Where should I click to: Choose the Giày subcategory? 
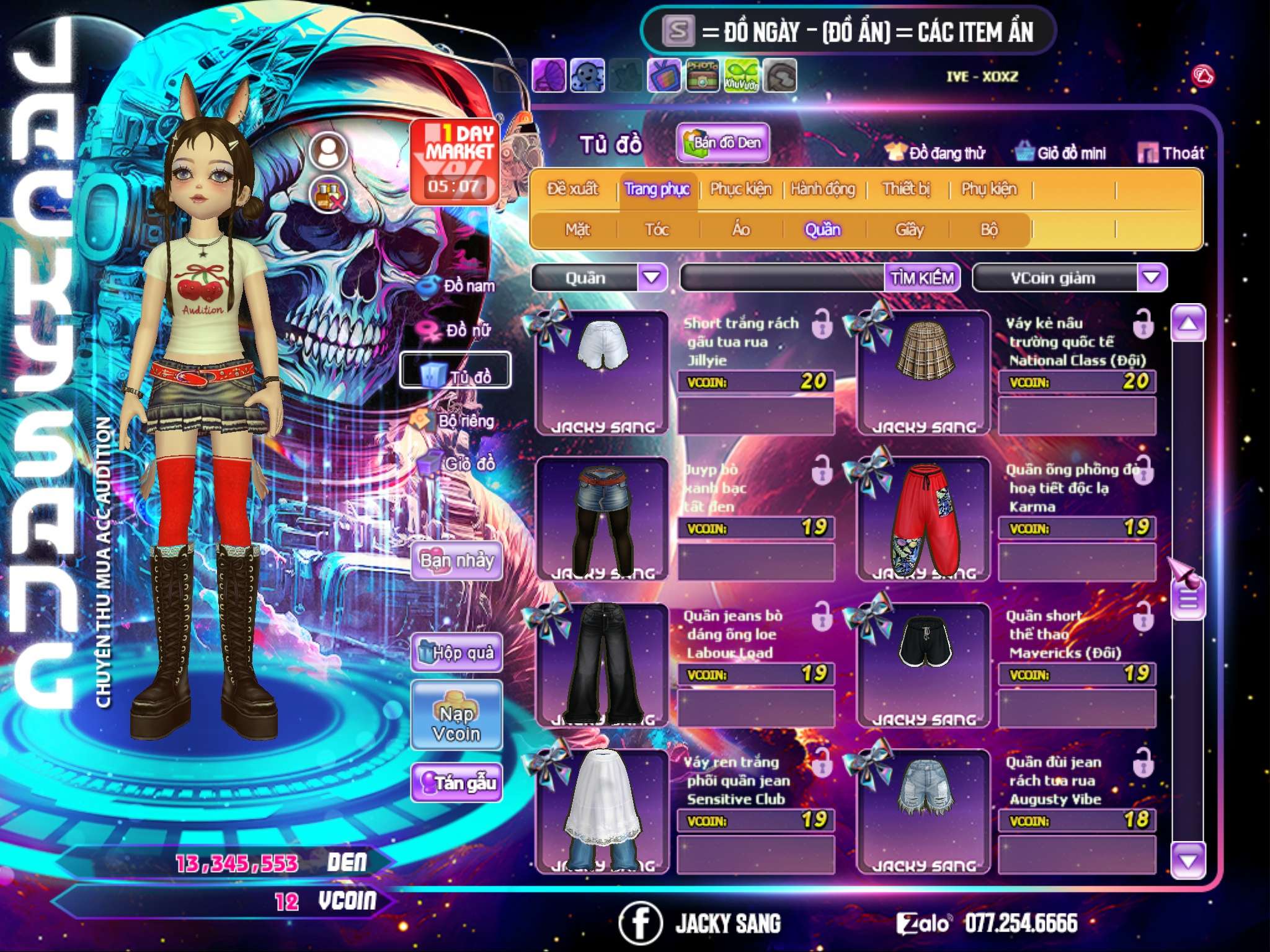pos(909,230)
